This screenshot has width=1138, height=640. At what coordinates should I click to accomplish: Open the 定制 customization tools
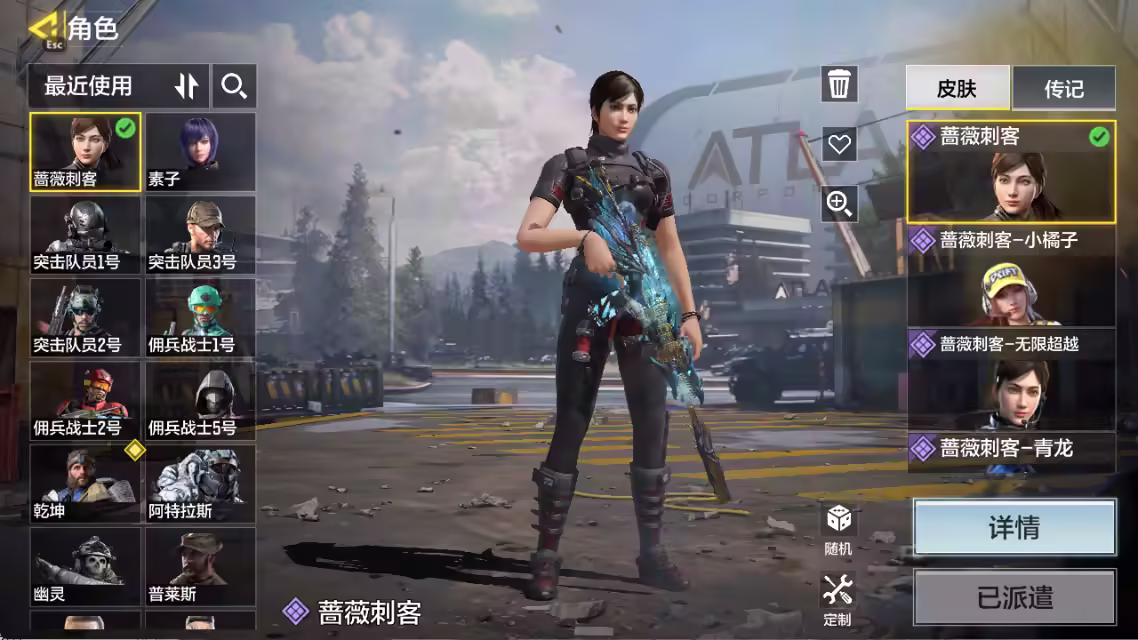(837, 599)
